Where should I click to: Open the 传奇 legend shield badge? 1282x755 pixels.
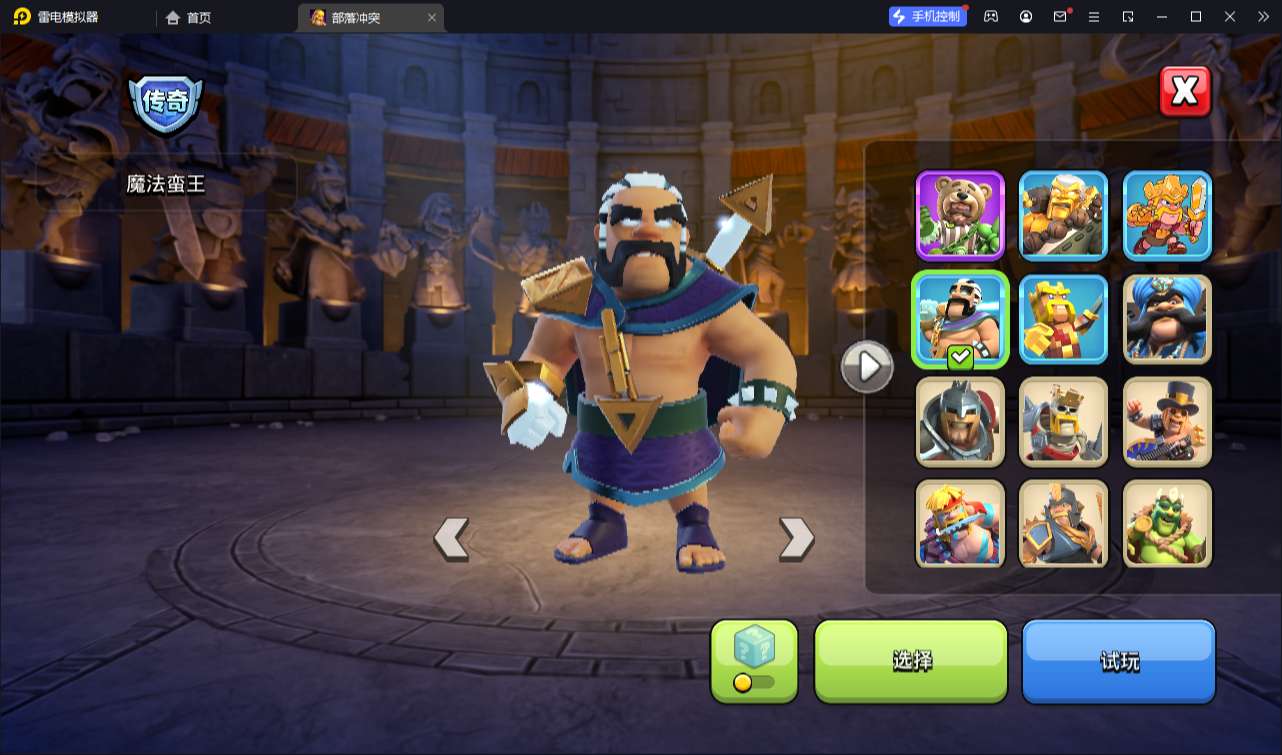[x=165, y=103]
